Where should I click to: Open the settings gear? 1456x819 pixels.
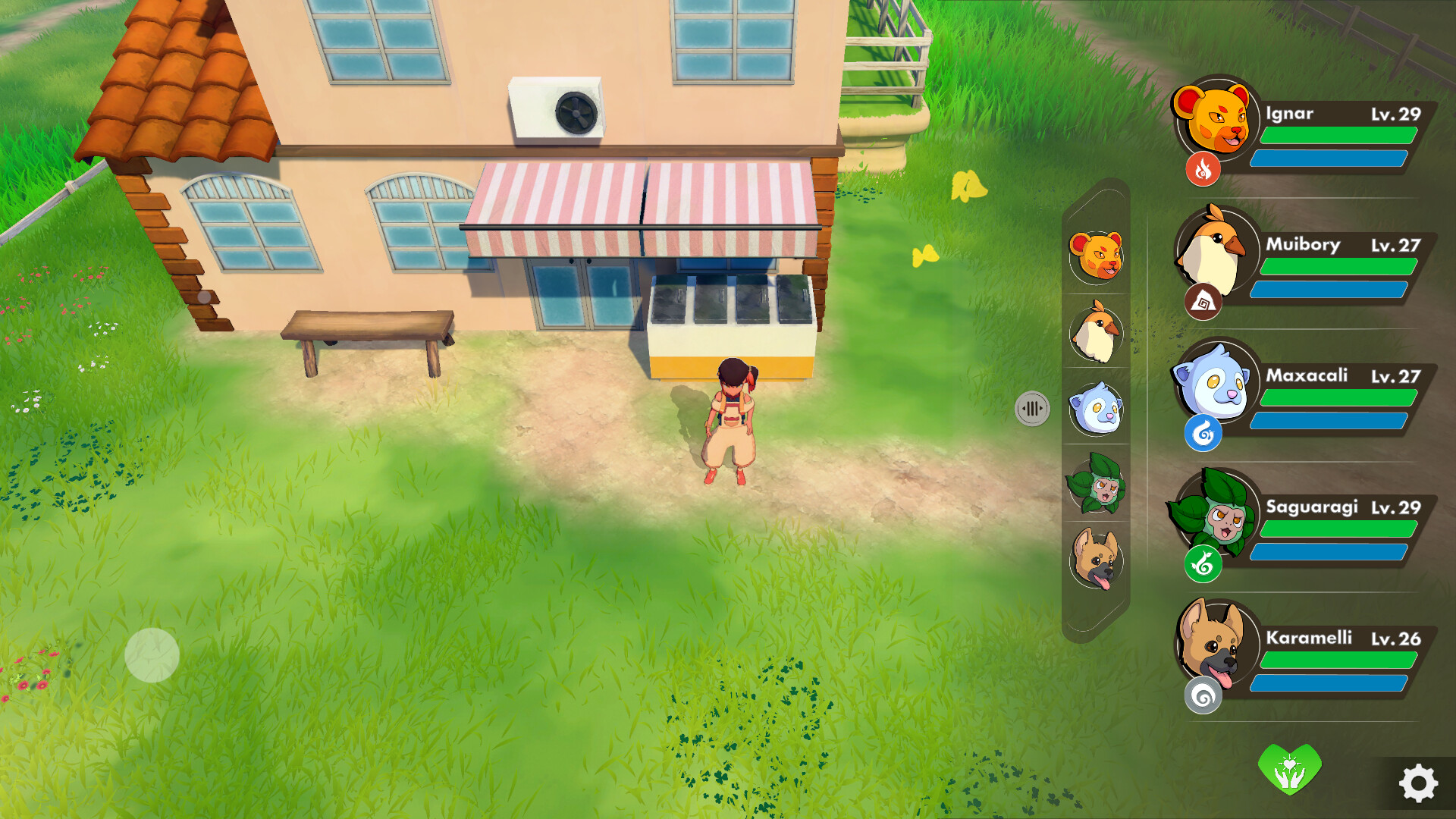1420,781
